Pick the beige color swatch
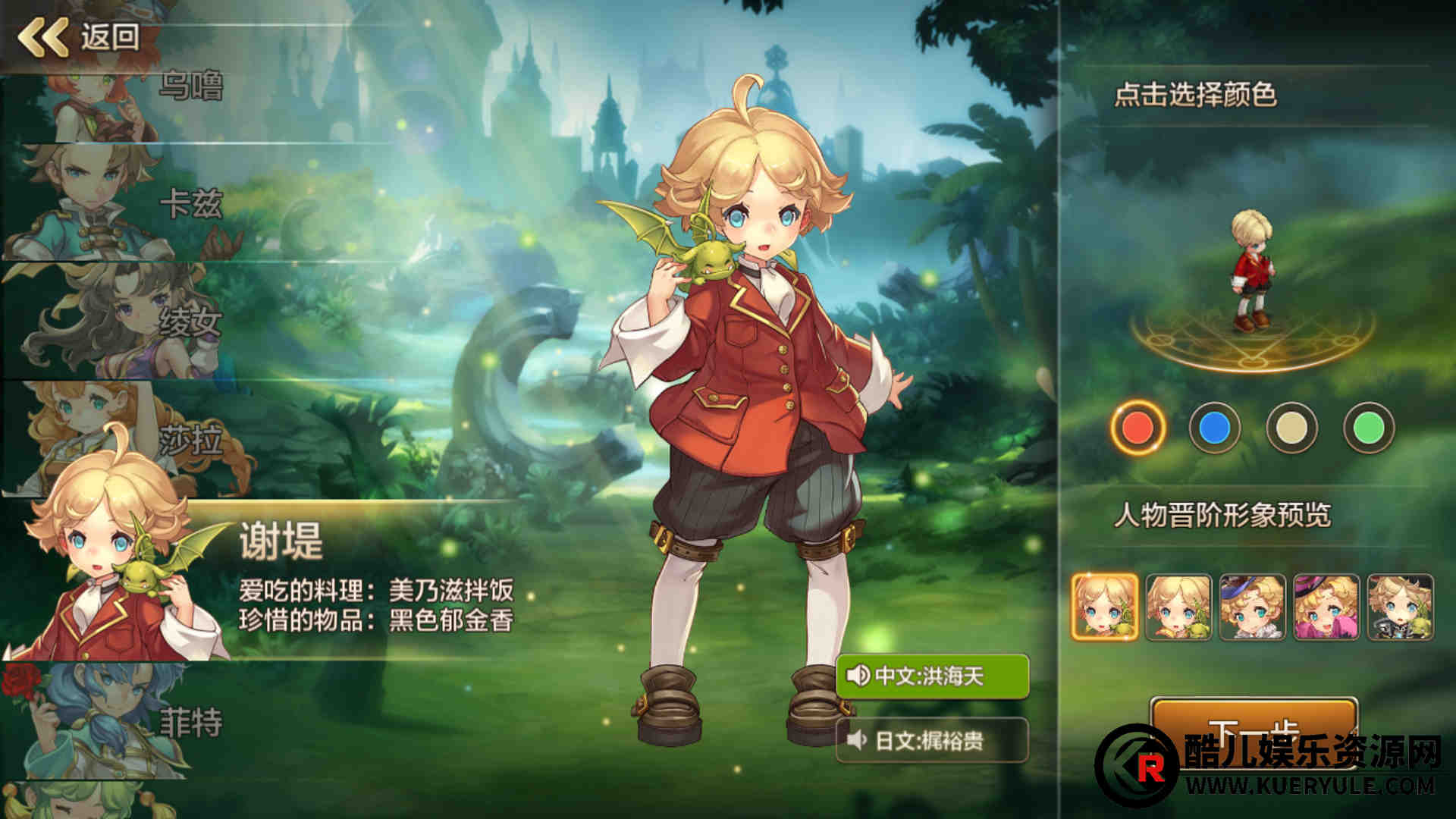The image size is (1456, 819). click(x=1291, y=428)
